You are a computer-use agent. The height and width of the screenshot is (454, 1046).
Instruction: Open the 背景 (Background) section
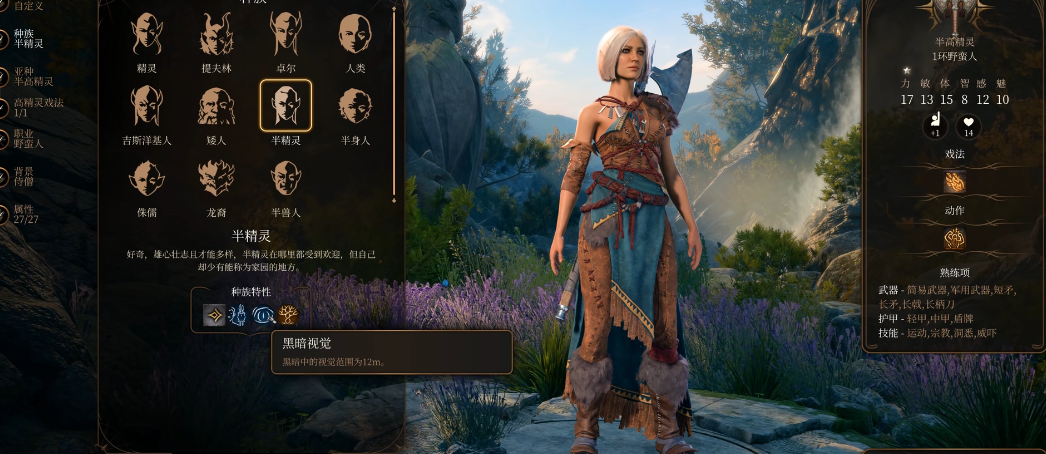(x=26, y=177)
